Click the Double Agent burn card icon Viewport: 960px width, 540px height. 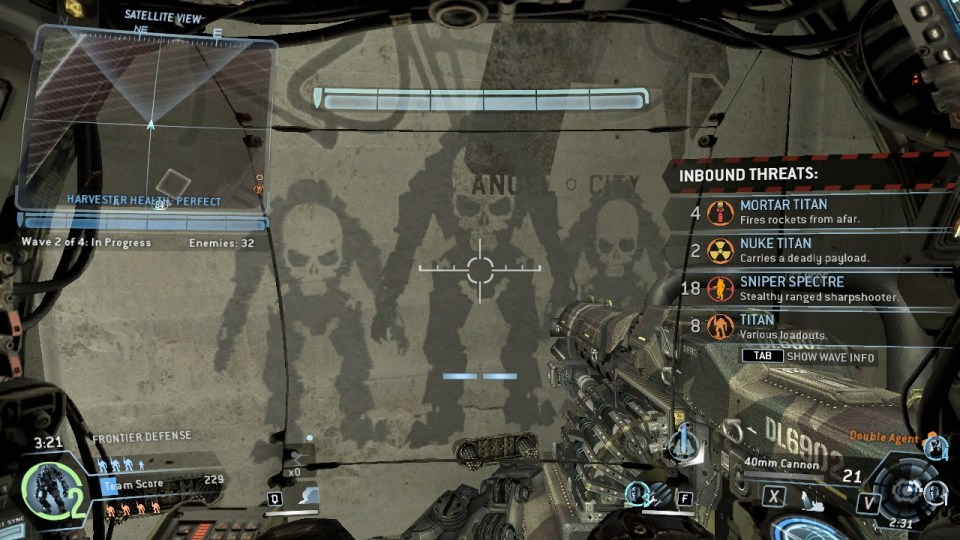934,445
